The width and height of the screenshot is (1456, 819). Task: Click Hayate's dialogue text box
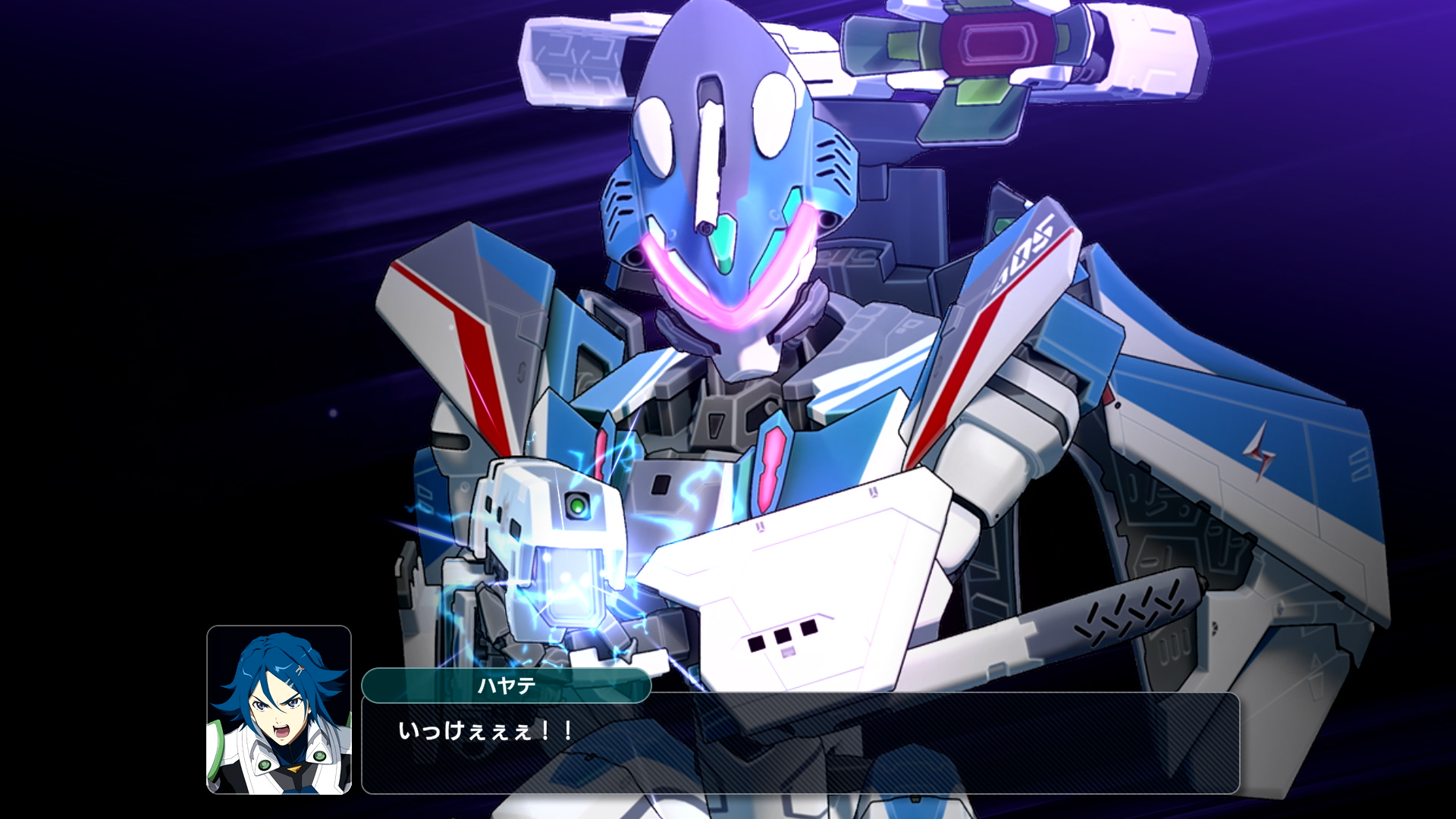(x=800, y=743)
